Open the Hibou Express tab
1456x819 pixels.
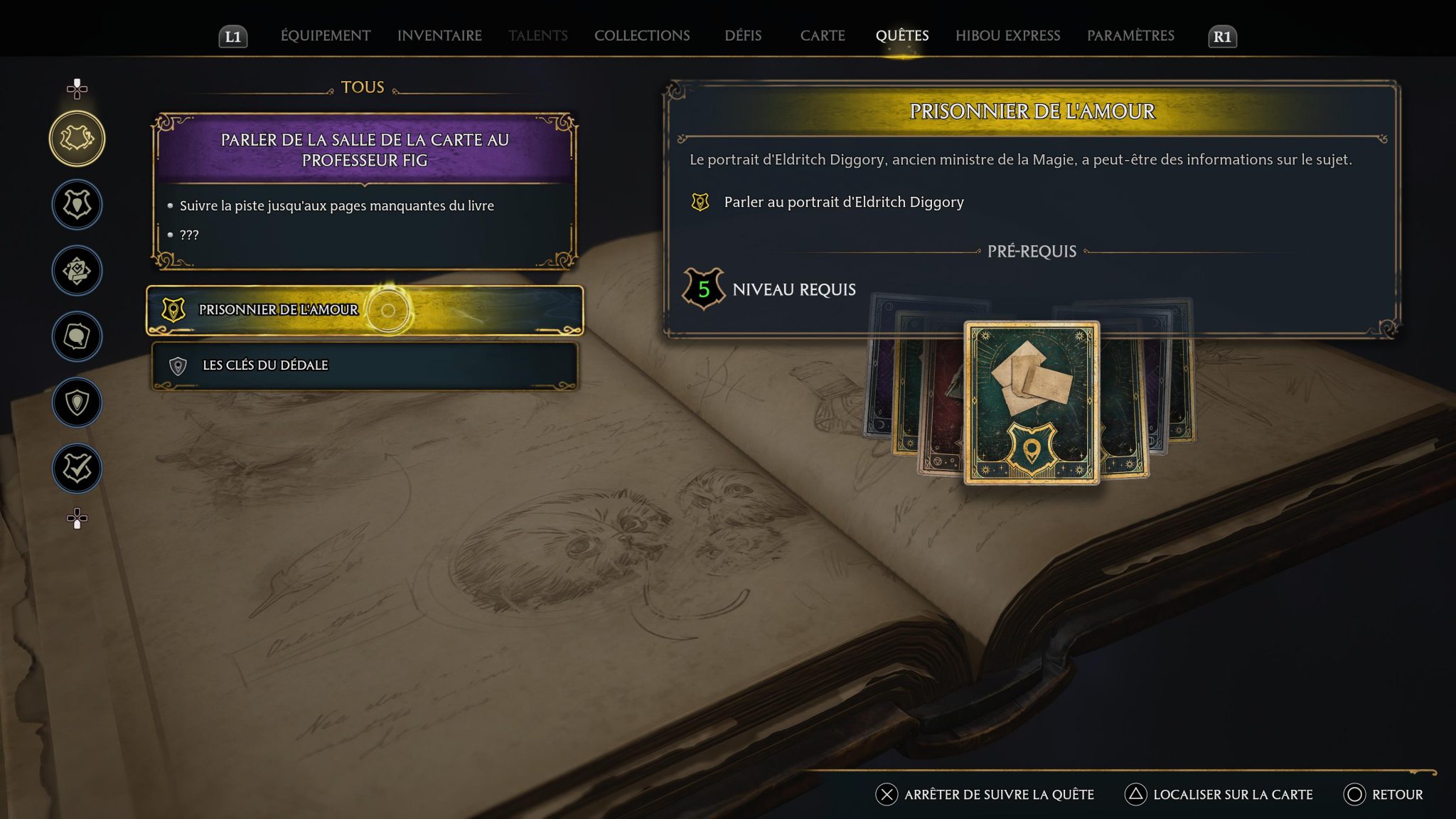point(1009,35)
